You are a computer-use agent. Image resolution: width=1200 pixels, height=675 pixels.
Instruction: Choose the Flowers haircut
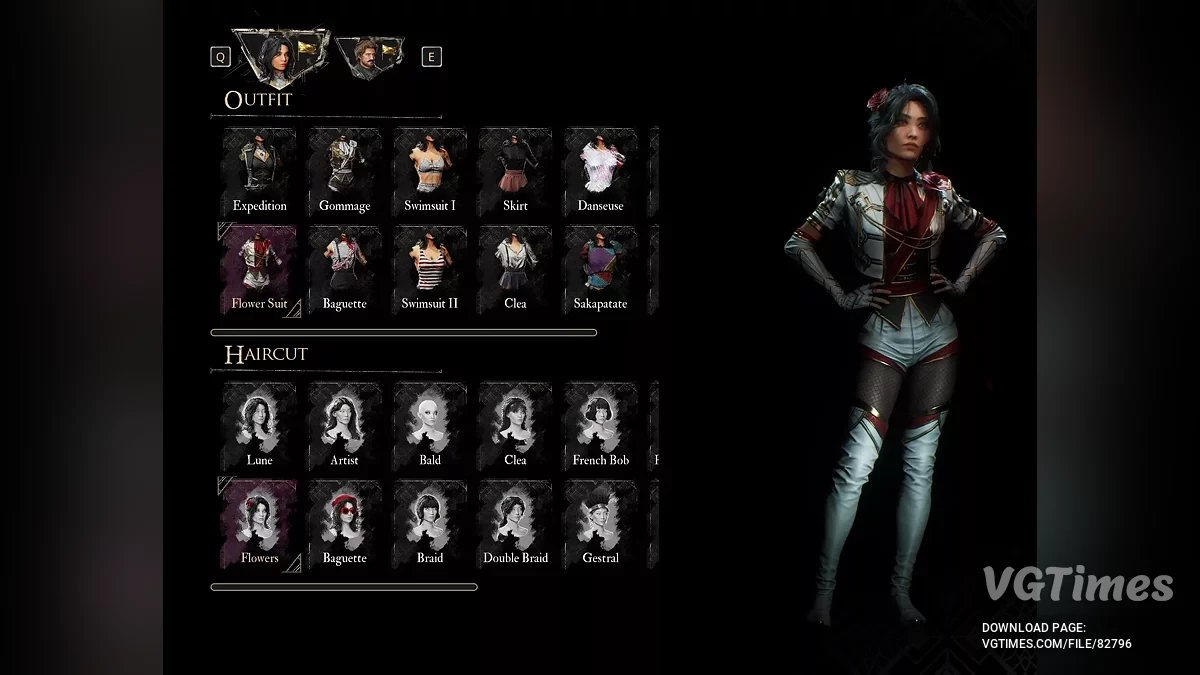pos(259,522)
